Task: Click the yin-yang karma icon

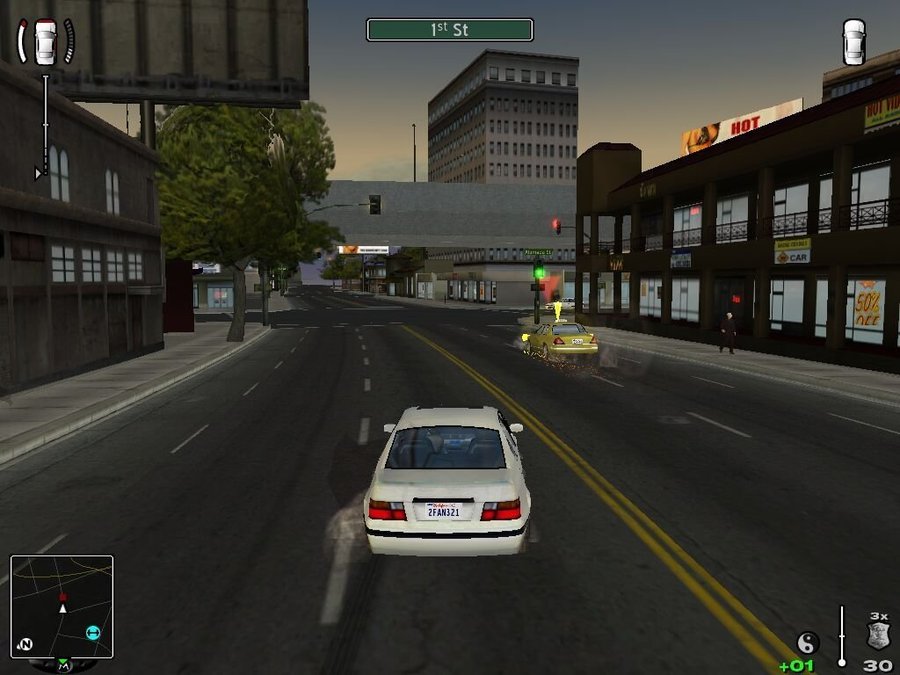Action: (x=808, y=642)
